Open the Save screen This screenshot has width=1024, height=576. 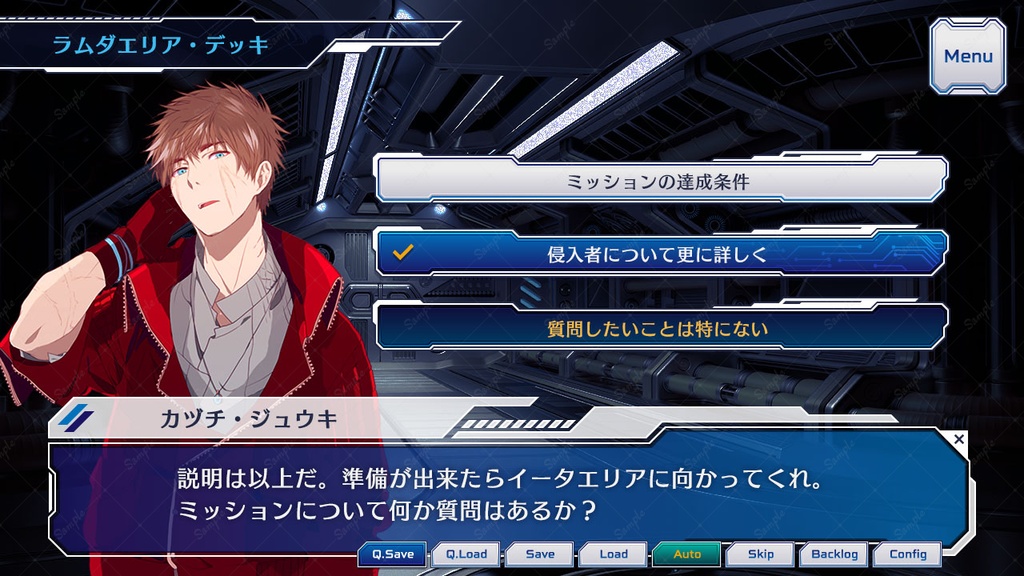click(x=540, y=554)
